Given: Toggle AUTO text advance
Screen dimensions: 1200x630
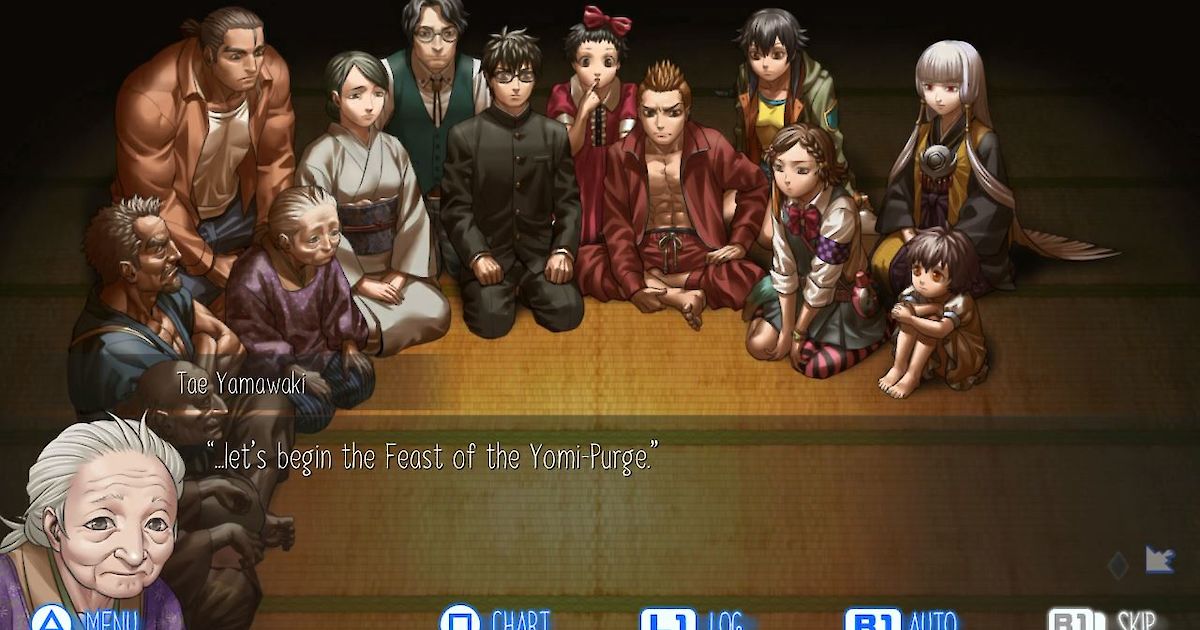Looking at the screenshot, I should [900, 620].
